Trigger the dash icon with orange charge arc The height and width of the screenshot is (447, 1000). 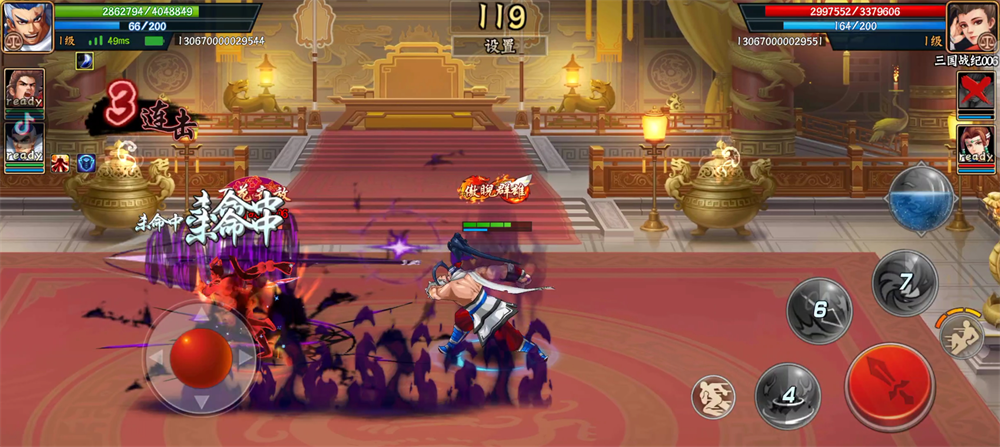[x=961, y=335]
